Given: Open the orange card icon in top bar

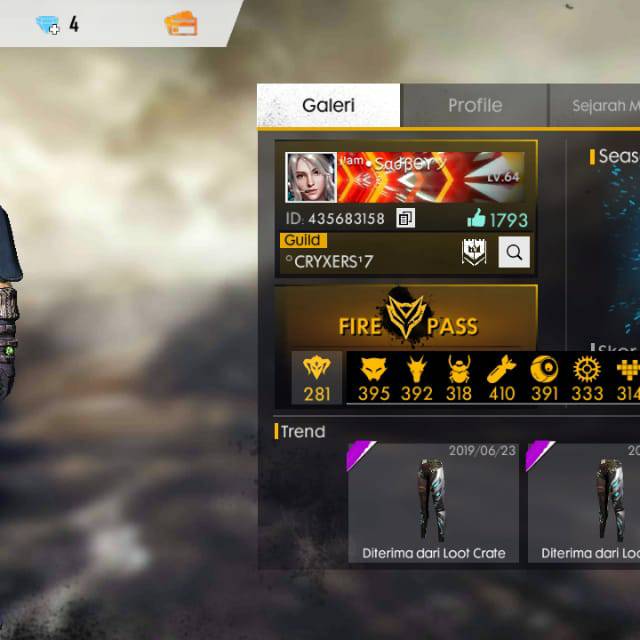Looking at the screenshot, I should 181,24.
